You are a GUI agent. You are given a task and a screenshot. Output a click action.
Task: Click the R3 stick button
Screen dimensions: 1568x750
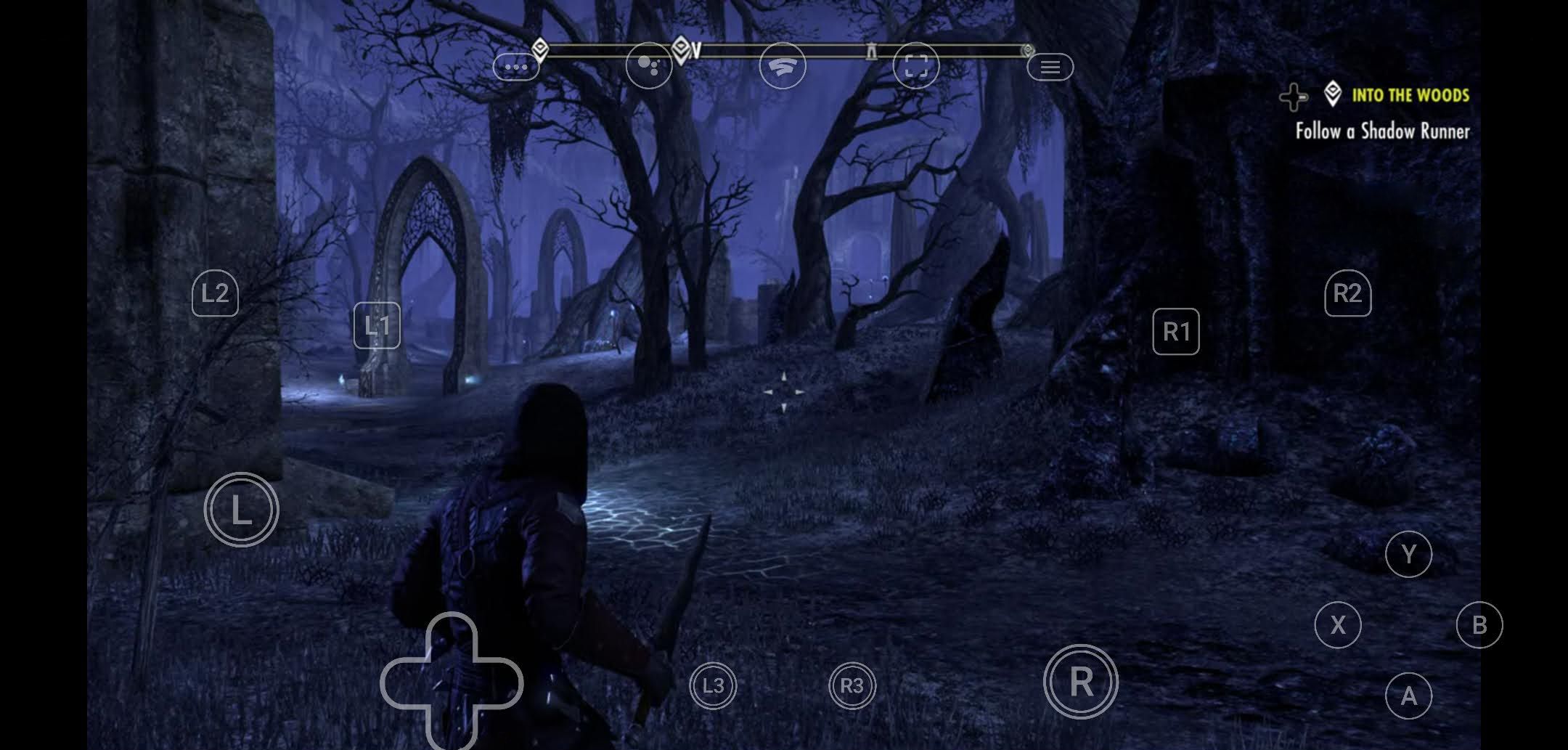tap(852, 685)
